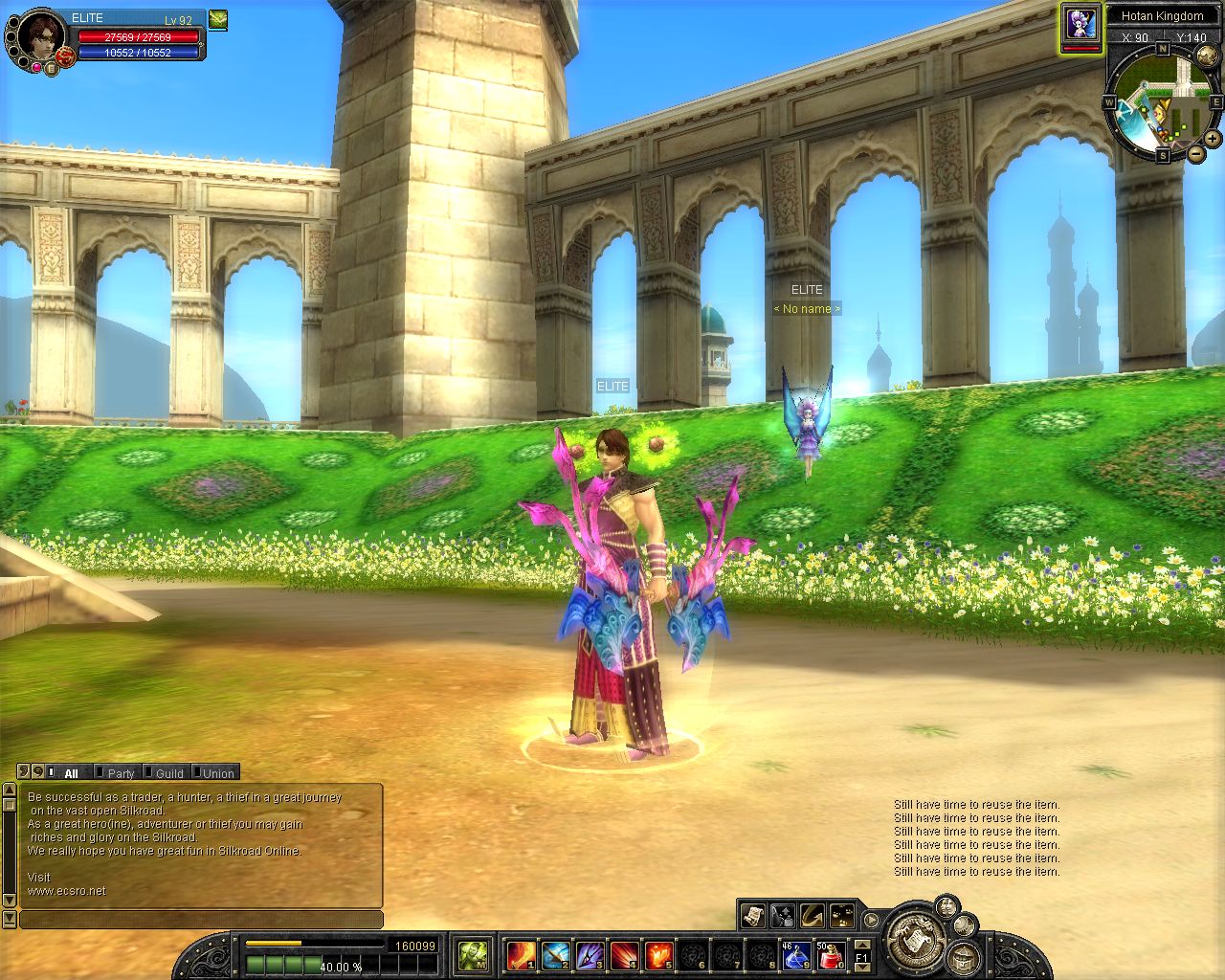Screen dimensions: 1225x980
Task: Open the world map globe button
Action: tap(962, 955)
